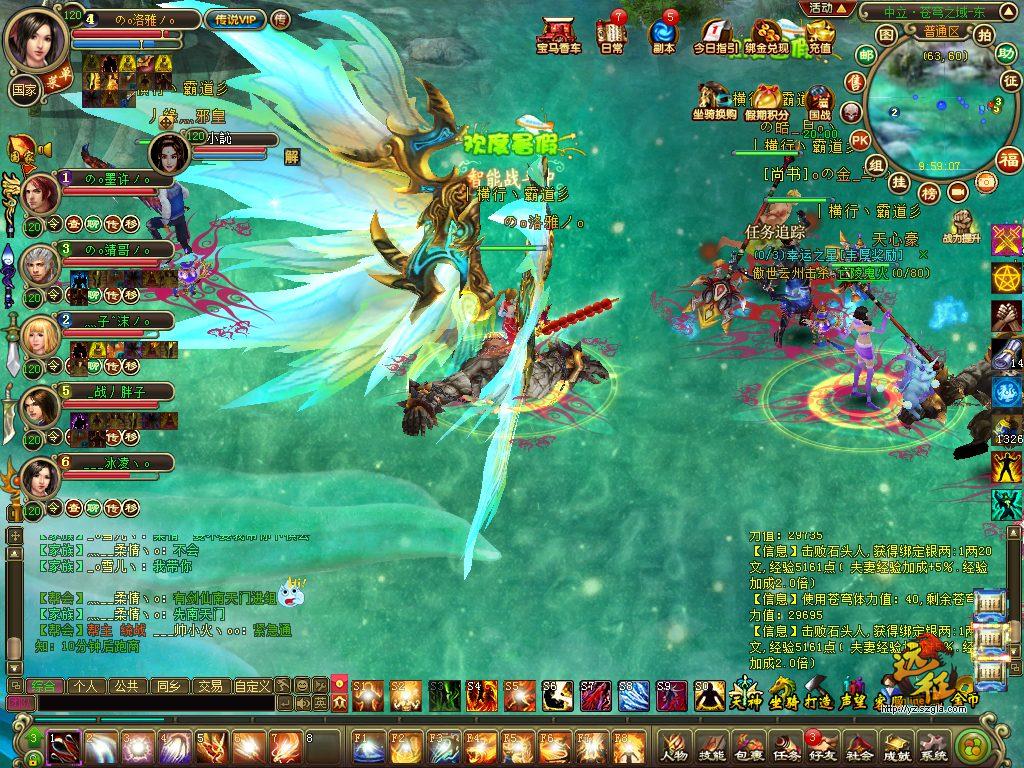Switch to the 个人 chat tab
Image resolution: width=1024 pixels, height=768 pixels.
pos(83,686)
